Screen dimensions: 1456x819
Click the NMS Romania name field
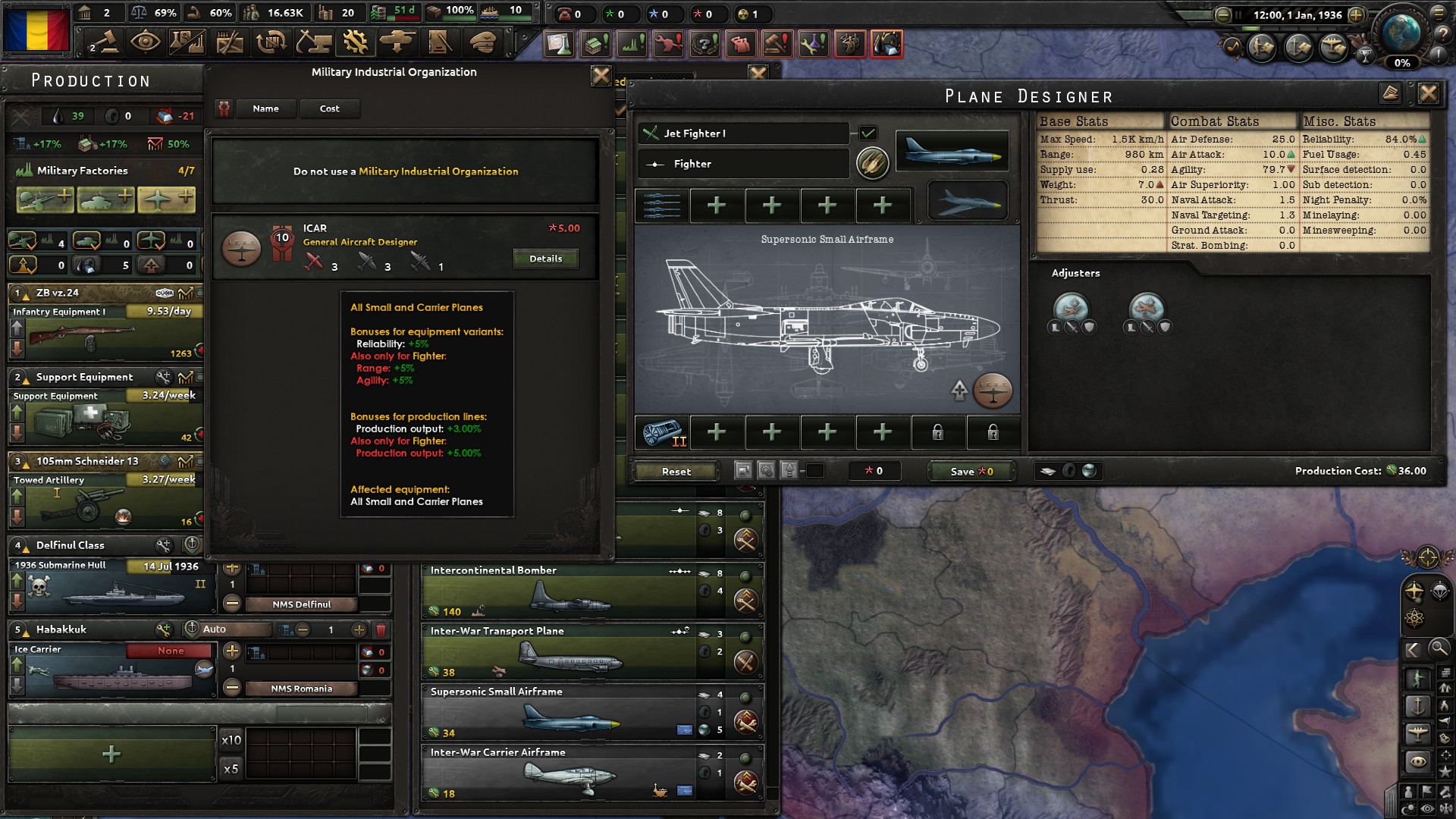click(303, 689)
